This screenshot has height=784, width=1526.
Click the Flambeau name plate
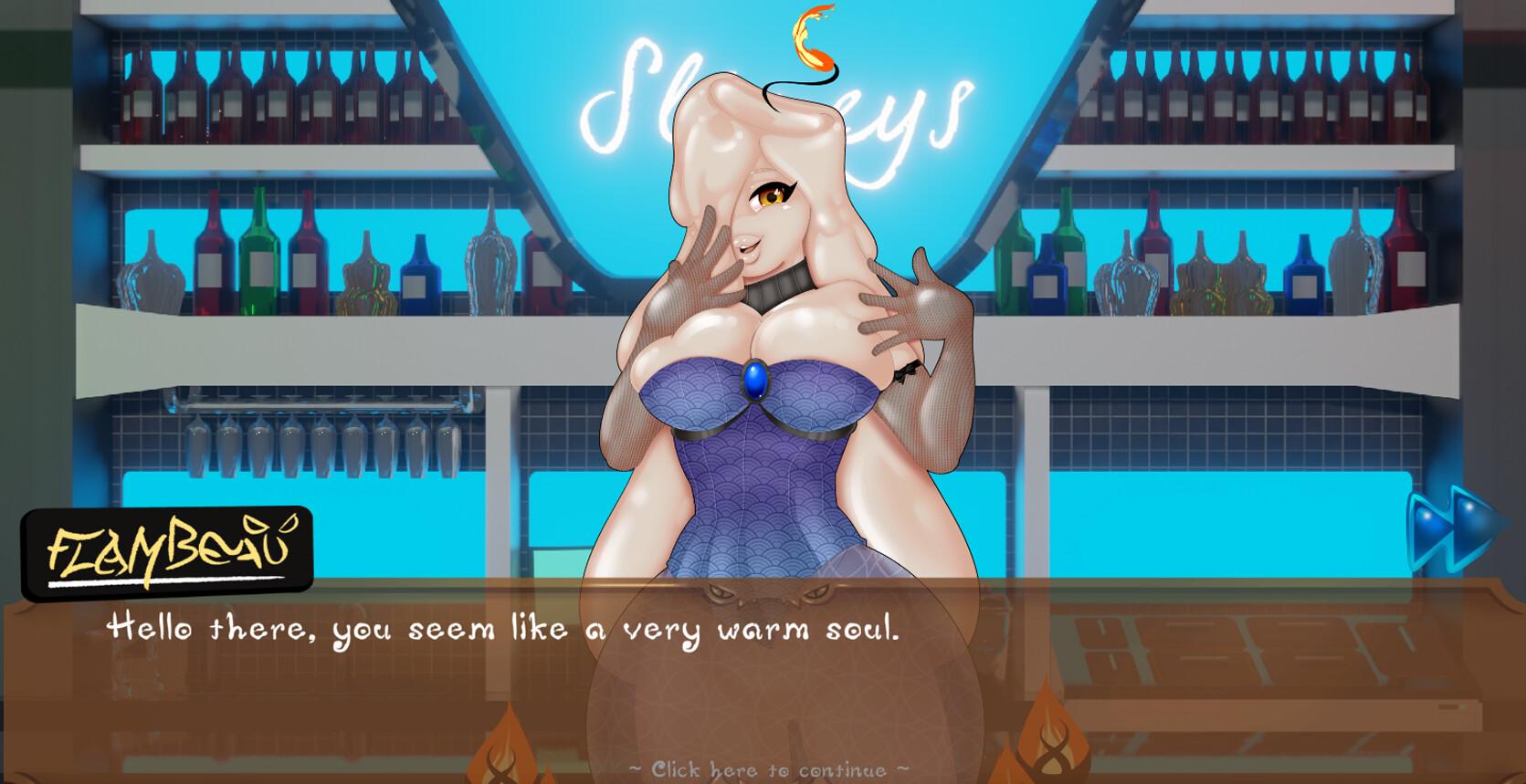167,547
